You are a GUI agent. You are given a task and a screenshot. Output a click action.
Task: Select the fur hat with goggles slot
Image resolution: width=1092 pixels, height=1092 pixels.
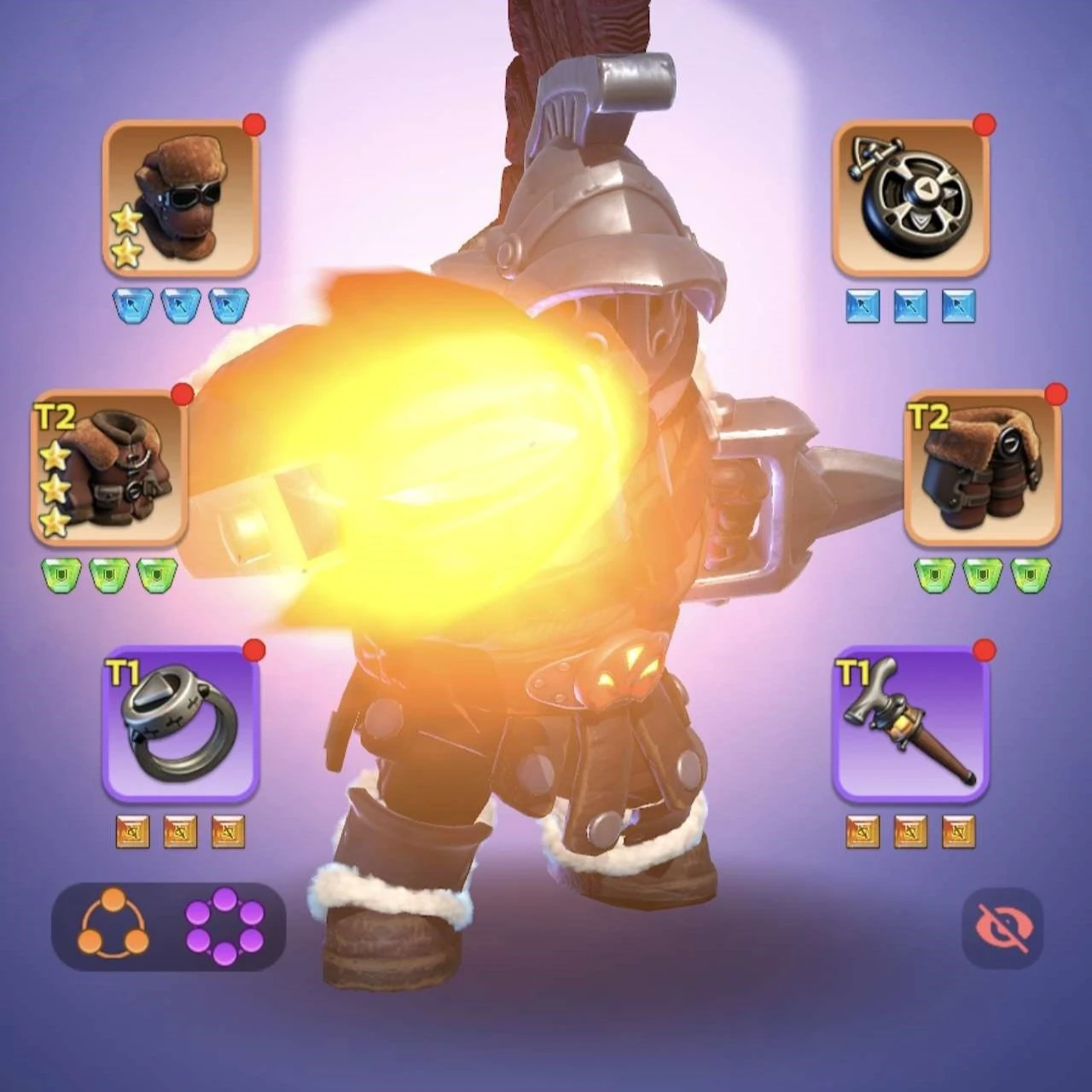pyautogui.click(x=180, y=198)
